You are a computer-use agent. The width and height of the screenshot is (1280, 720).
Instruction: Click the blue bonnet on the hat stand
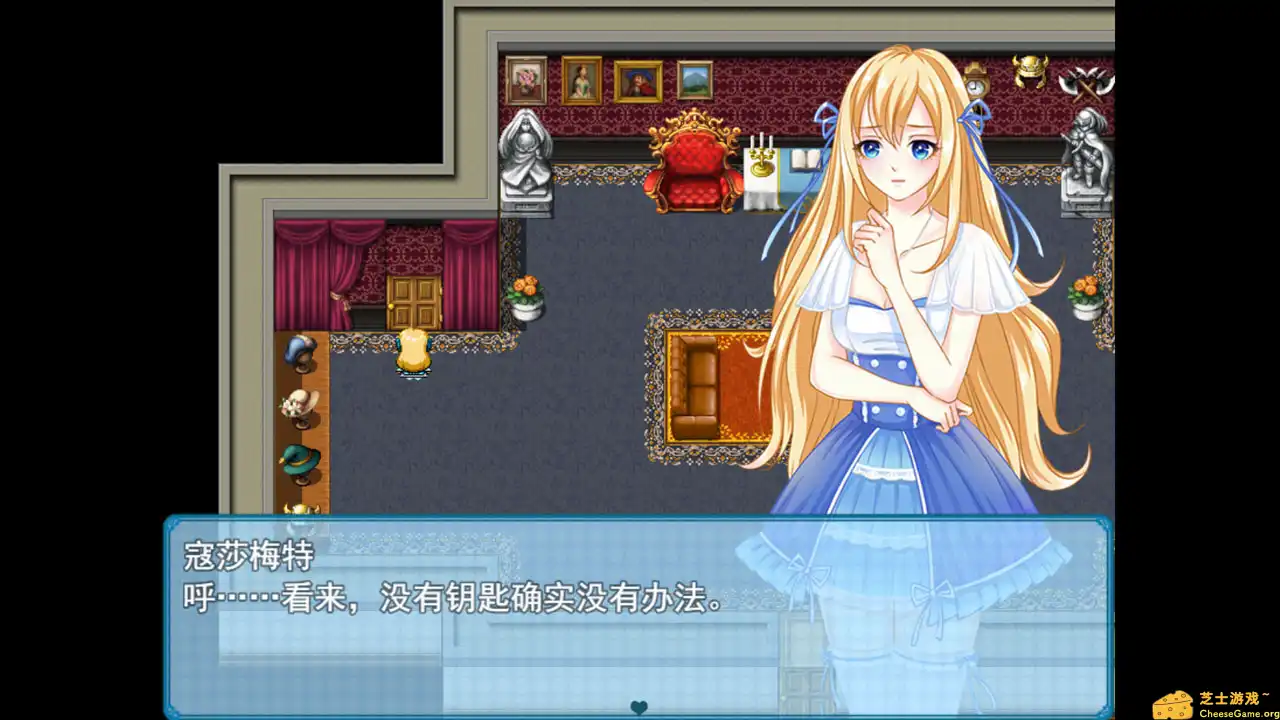pyautogui.click(x=299, y=352)
